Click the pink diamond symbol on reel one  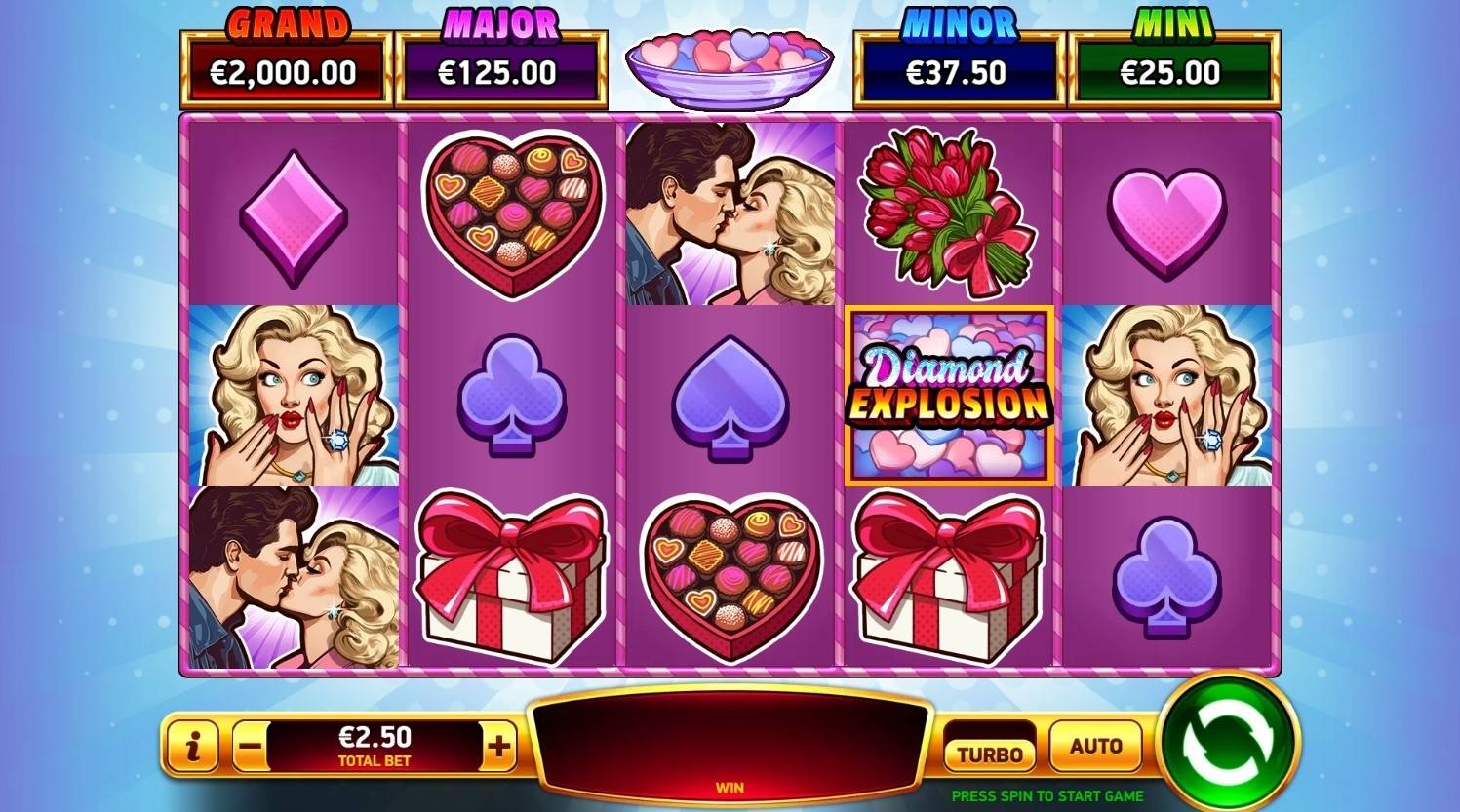pyautogui.click(x=292, y=216)
